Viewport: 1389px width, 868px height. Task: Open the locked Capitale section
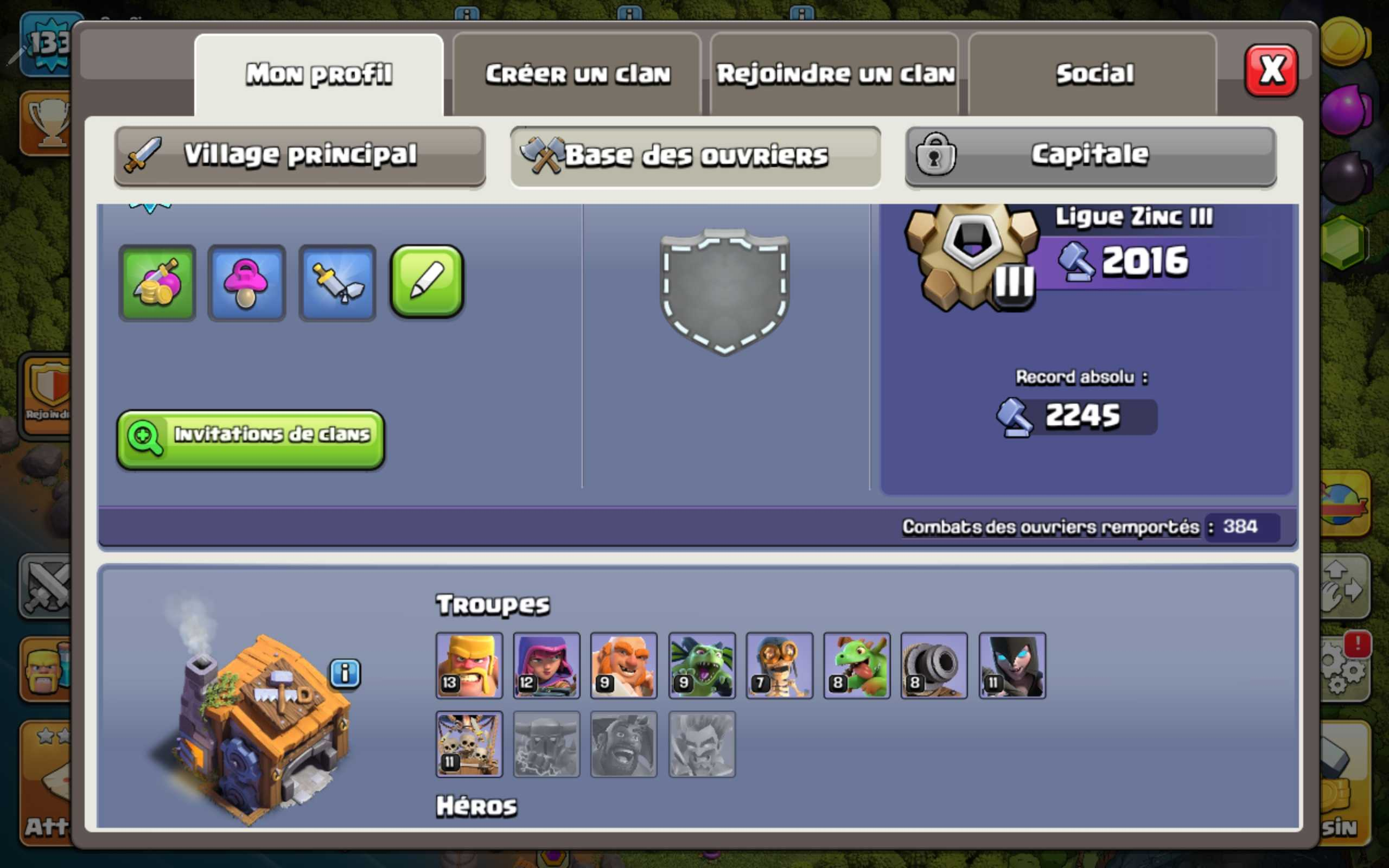click(1091, 156)
